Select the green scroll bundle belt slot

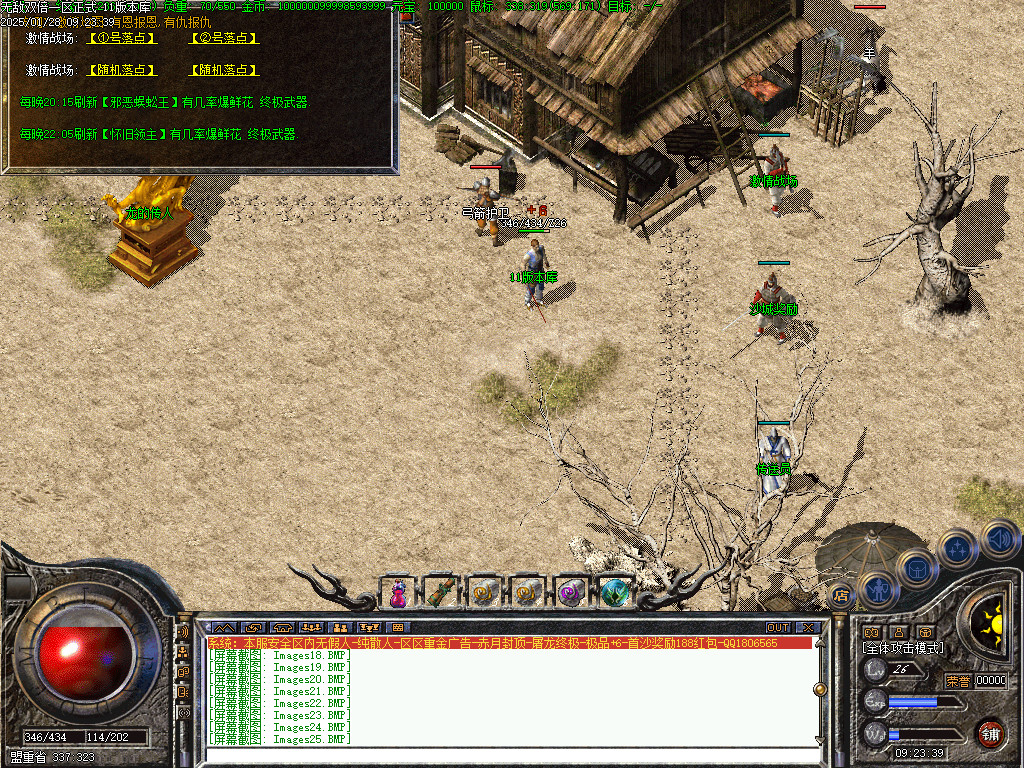coord(441,593)
